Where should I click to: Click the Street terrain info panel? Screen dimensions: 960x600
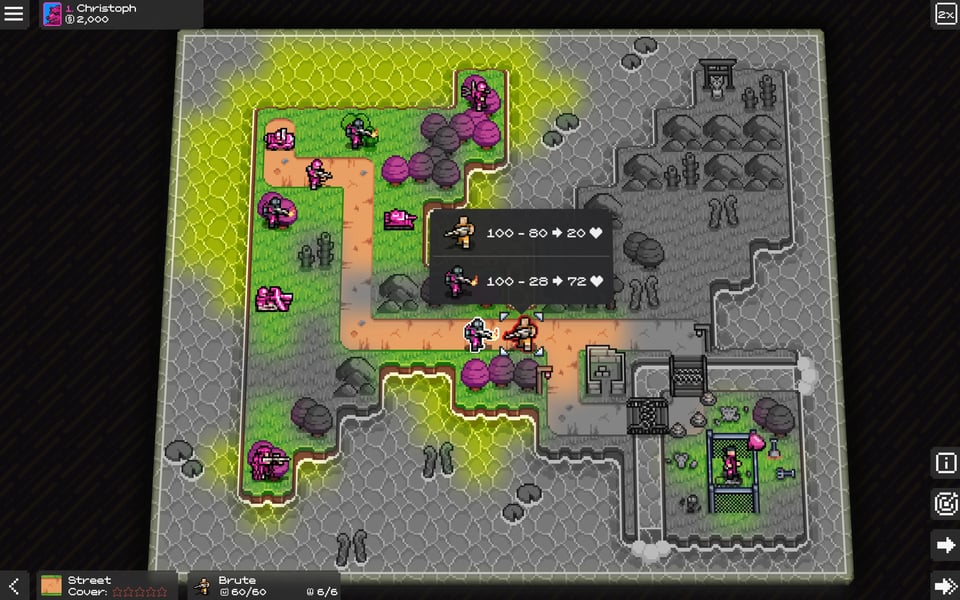107,585
